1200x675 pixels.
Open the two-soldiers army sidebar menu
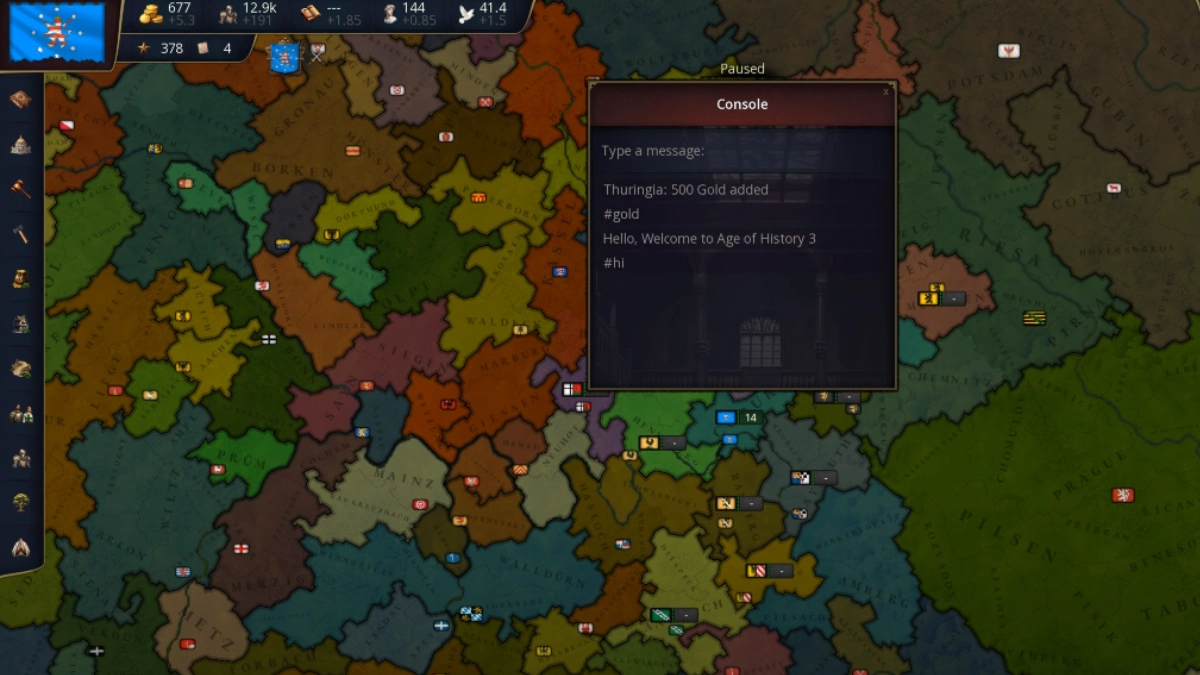21,413
